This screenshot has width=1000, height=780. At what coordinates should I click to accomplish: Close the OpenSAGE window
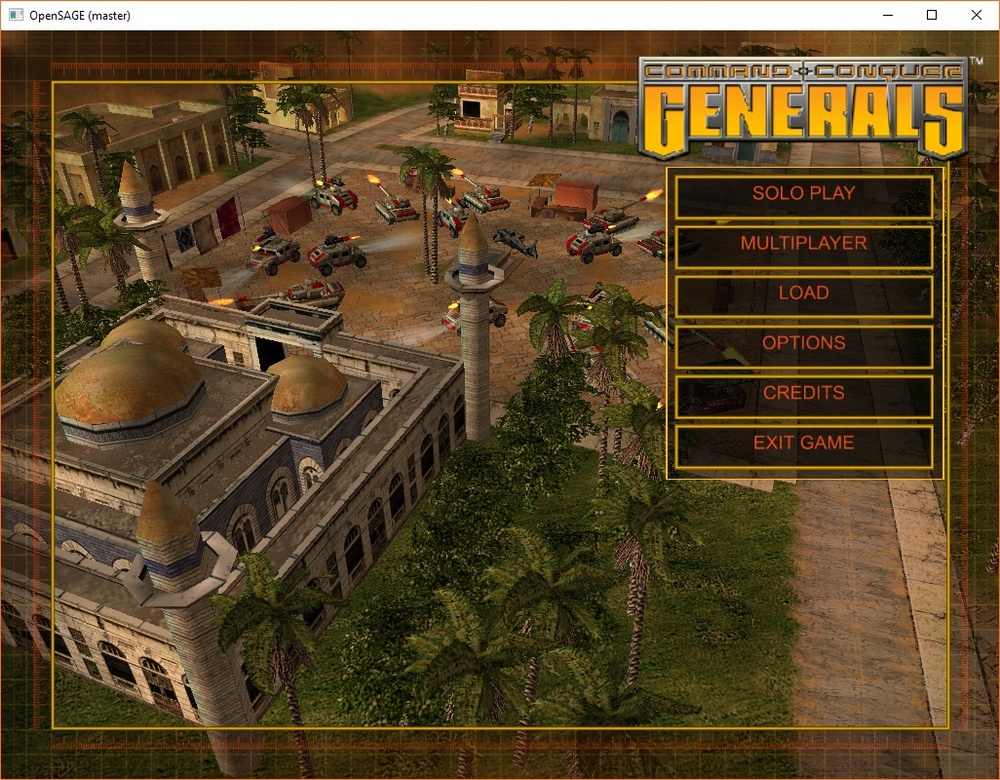(976, 15)
